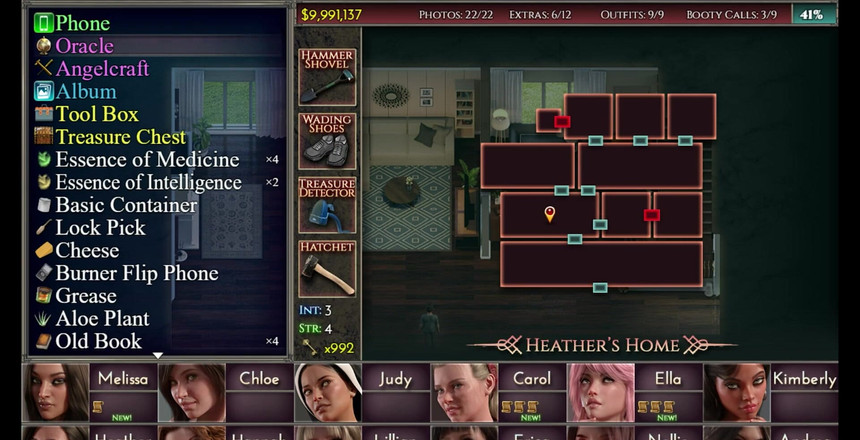This screenshot has height=440, width=860.
Task: Equip the Wading Shoes slot
Action: pyautogui.click(x=327, y=140)
